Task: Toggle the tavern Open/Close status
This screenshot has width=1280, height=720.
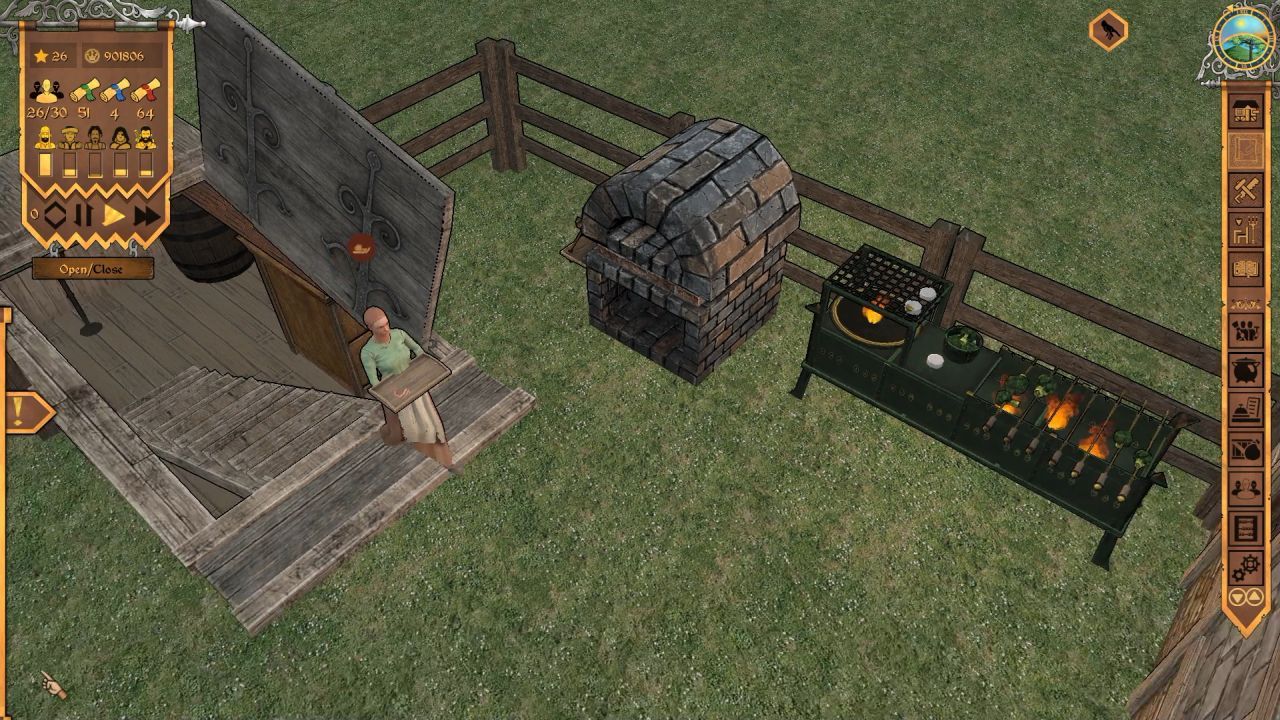Action: coord(92,268)
